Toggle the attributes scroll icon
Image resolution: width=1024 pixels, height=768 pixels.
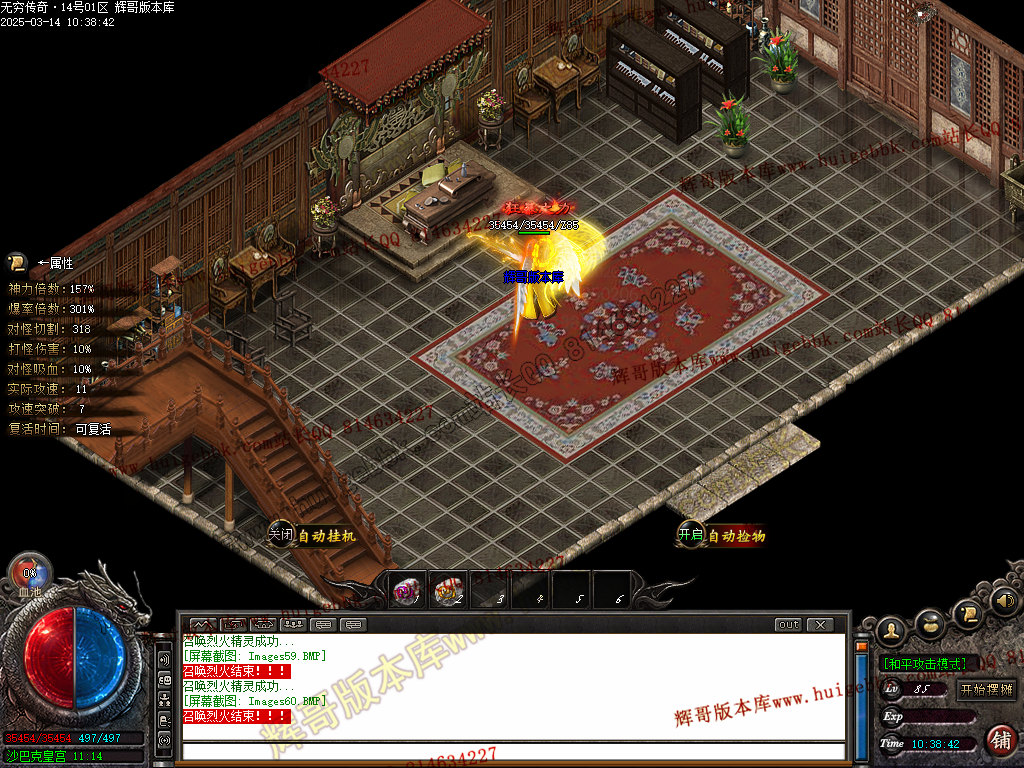(16, 263)
